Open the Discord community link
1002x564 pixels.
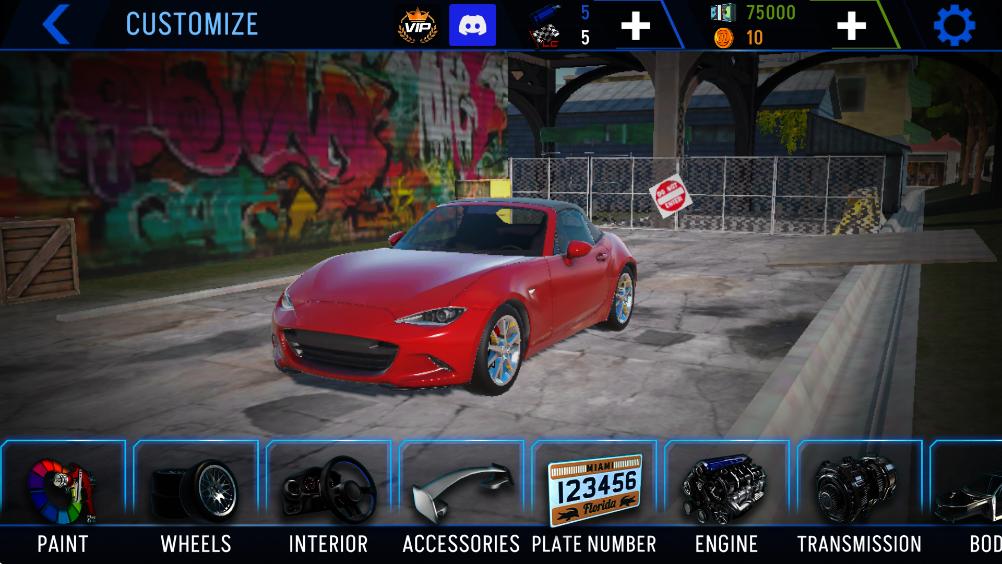[x=472, y=26]
